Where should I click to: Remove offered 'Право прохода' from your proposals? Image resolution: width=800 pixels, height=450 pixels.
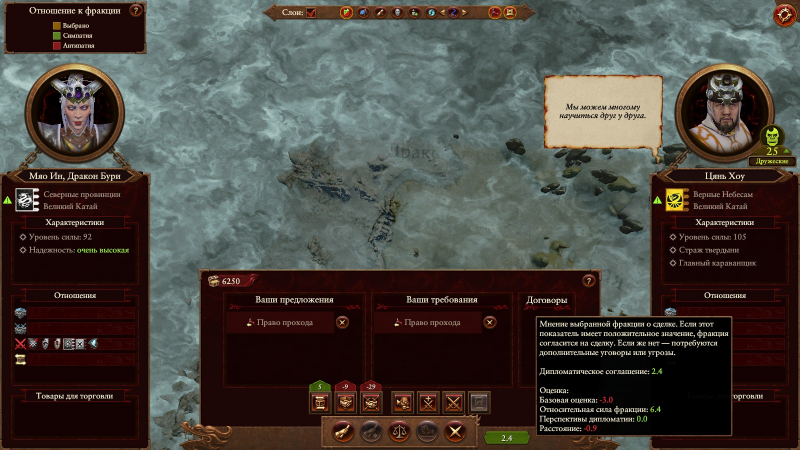point(342,322)
